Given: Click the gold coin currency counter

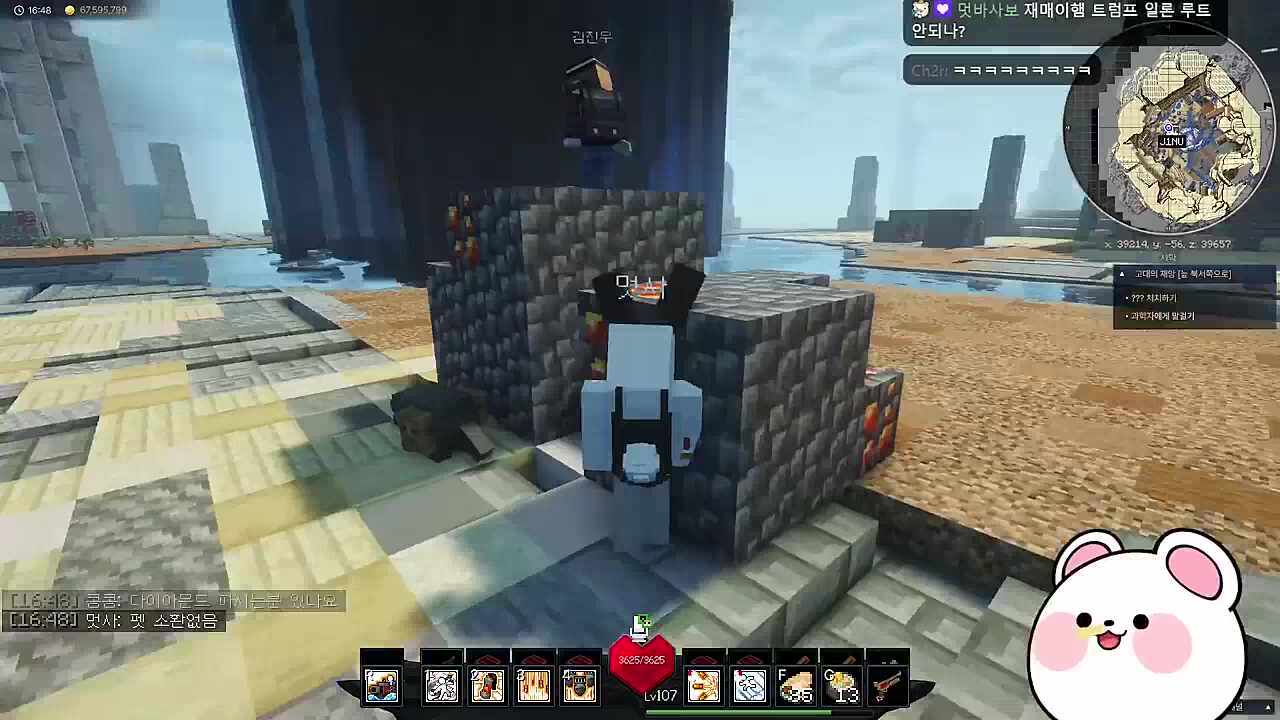Looking at the screenshot, I should [x=95, y=10].
